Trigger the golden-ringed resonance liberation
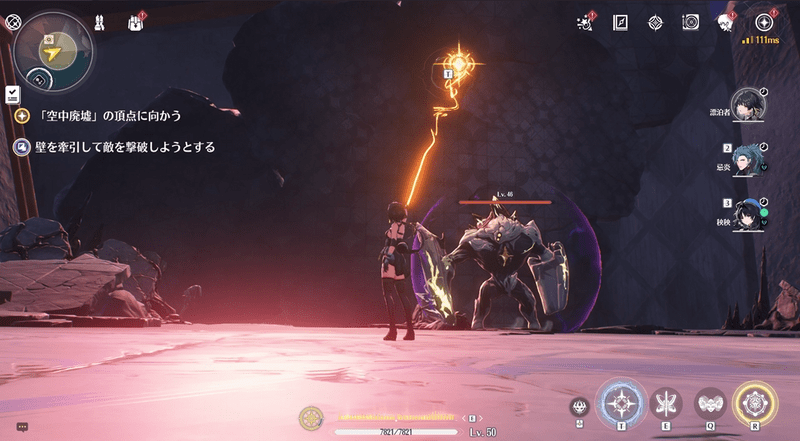This screenshot has width=800, height=441. click(755, 403)
